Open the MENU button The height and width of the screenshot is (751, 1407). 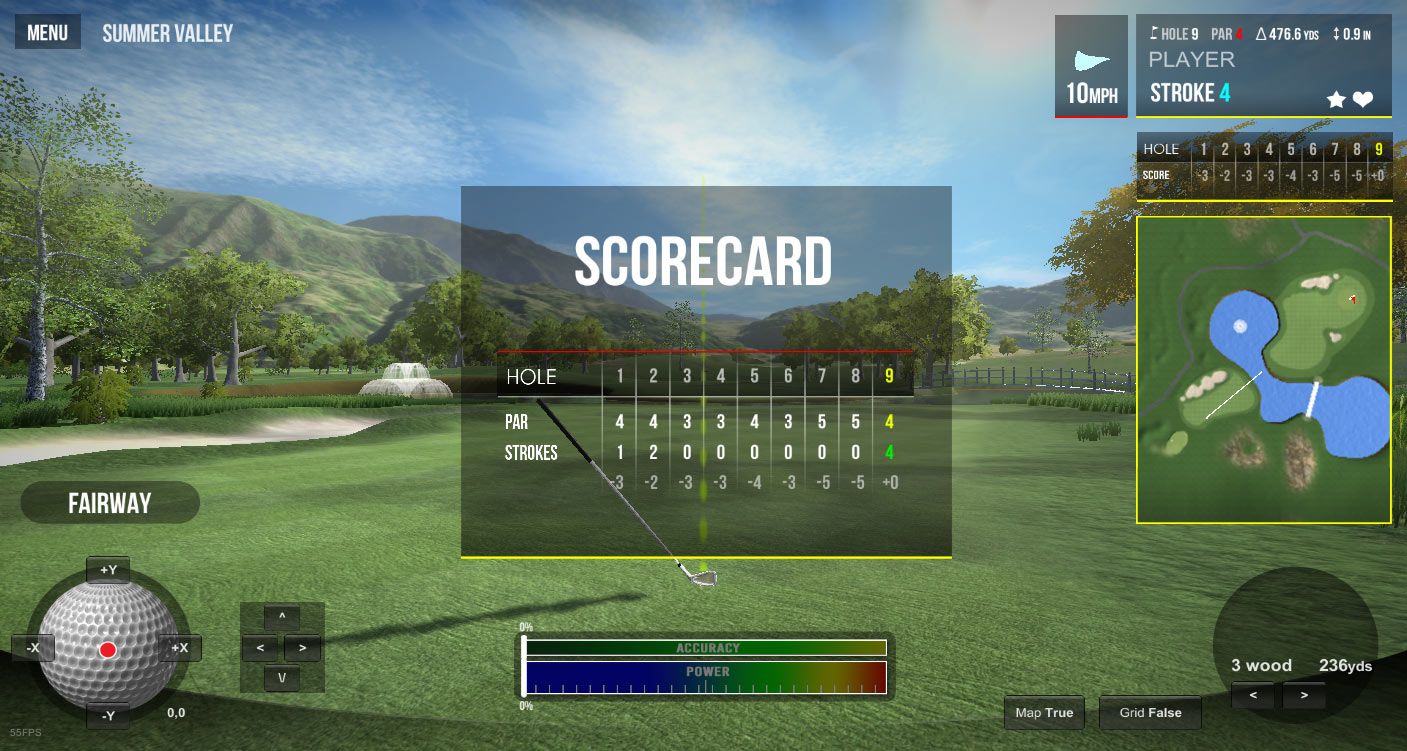pyautogui.click(x=47, y=33)
